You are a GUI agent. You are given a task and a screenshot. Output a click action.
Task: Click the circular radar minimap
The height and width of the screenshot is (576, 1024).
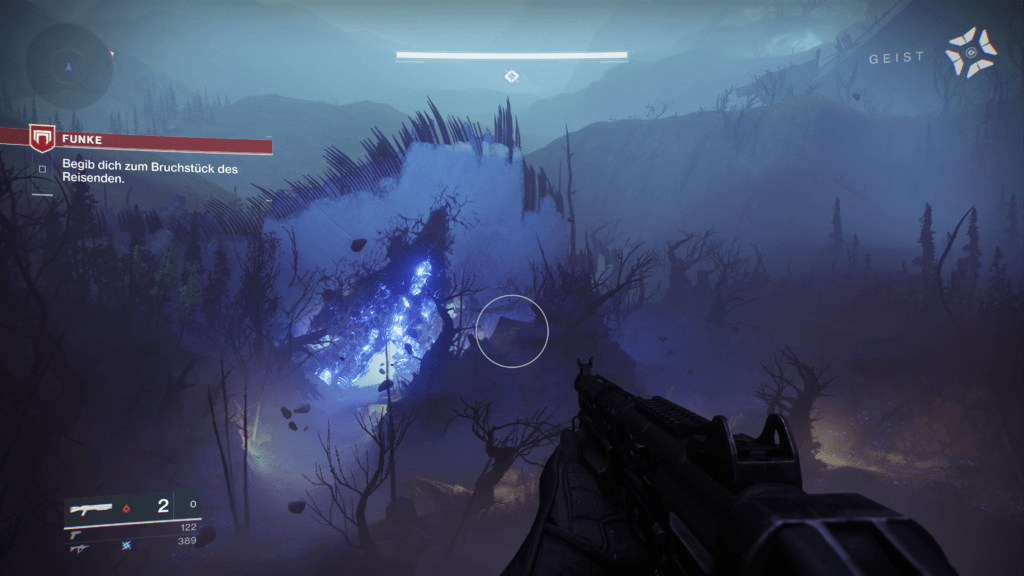pos(69,67)
